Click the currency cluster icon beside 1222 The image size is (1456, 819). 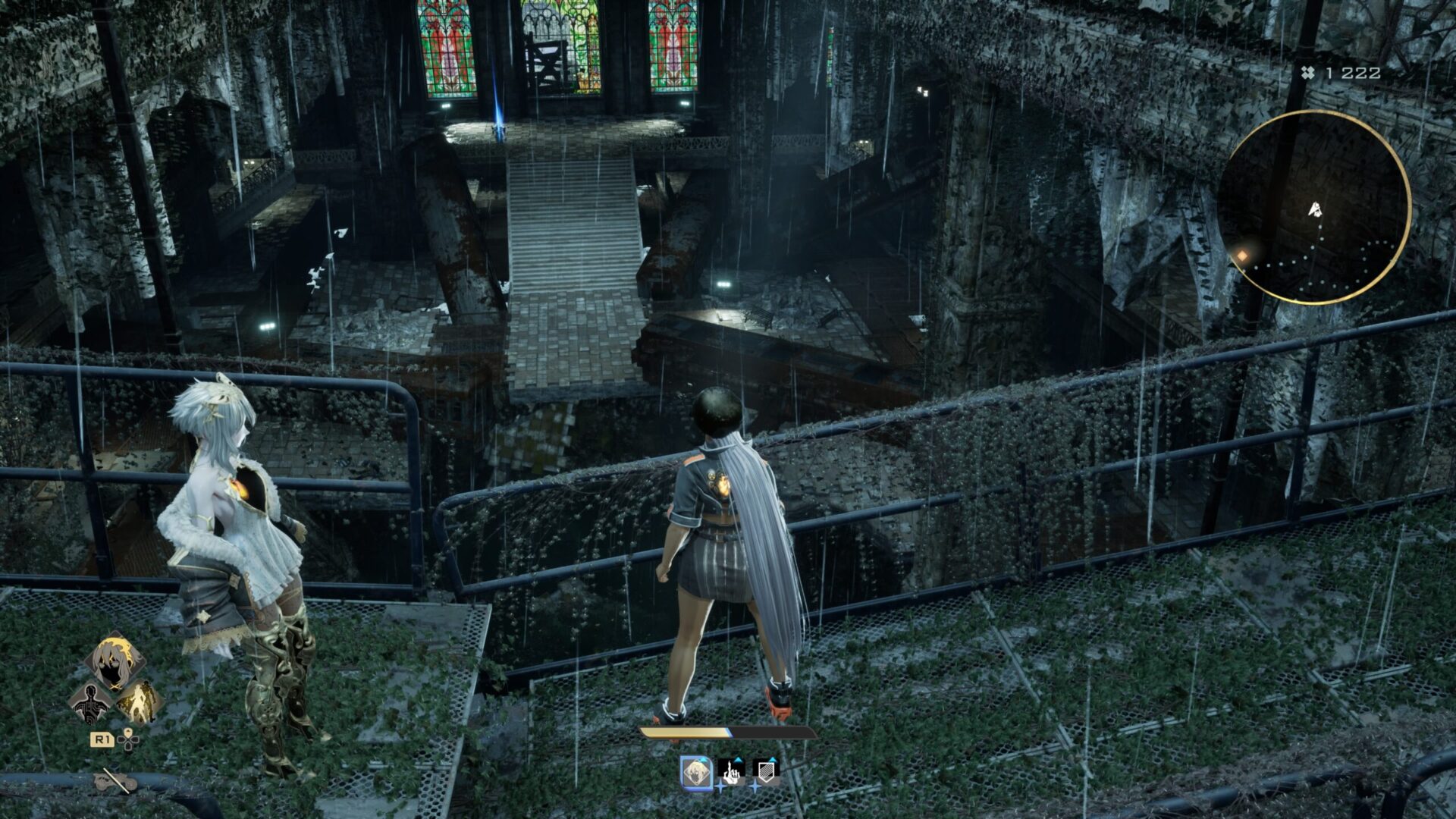[1308, 72]
